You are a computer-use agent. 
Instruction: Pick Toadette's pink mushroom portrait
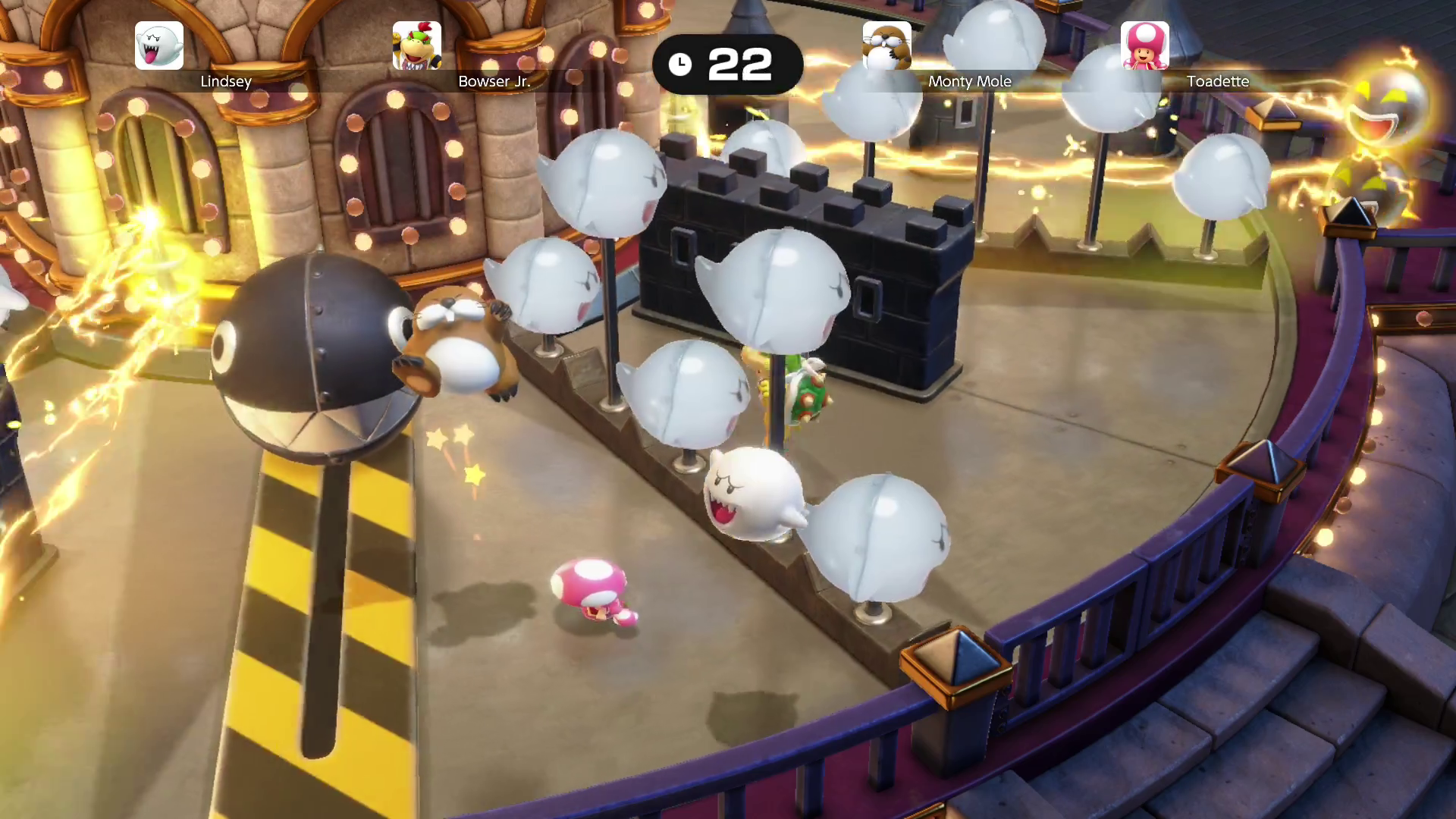click(1144, 45)
